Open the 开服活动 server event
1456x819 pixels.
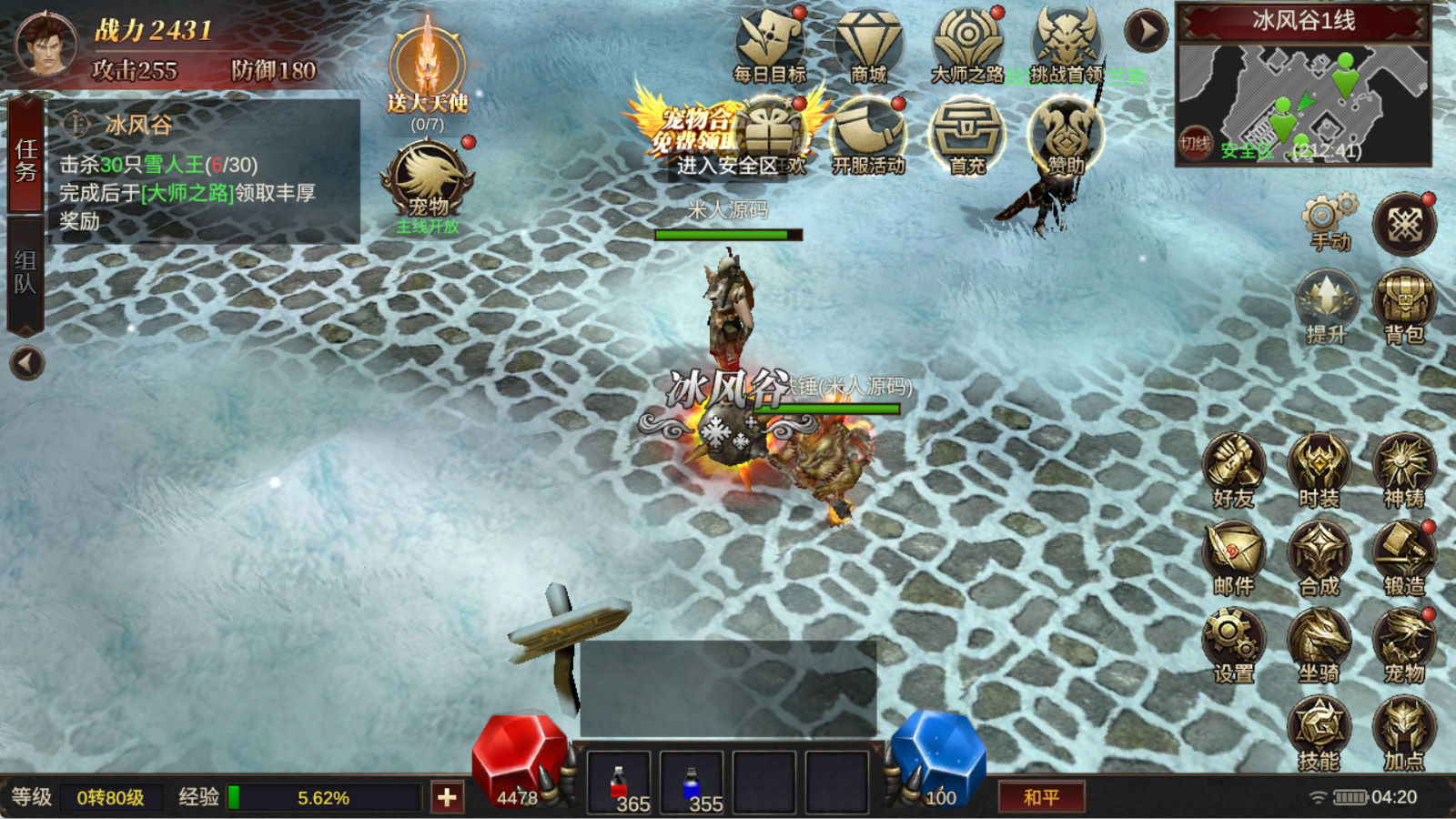pyautogui.click(x=868, y=136)
